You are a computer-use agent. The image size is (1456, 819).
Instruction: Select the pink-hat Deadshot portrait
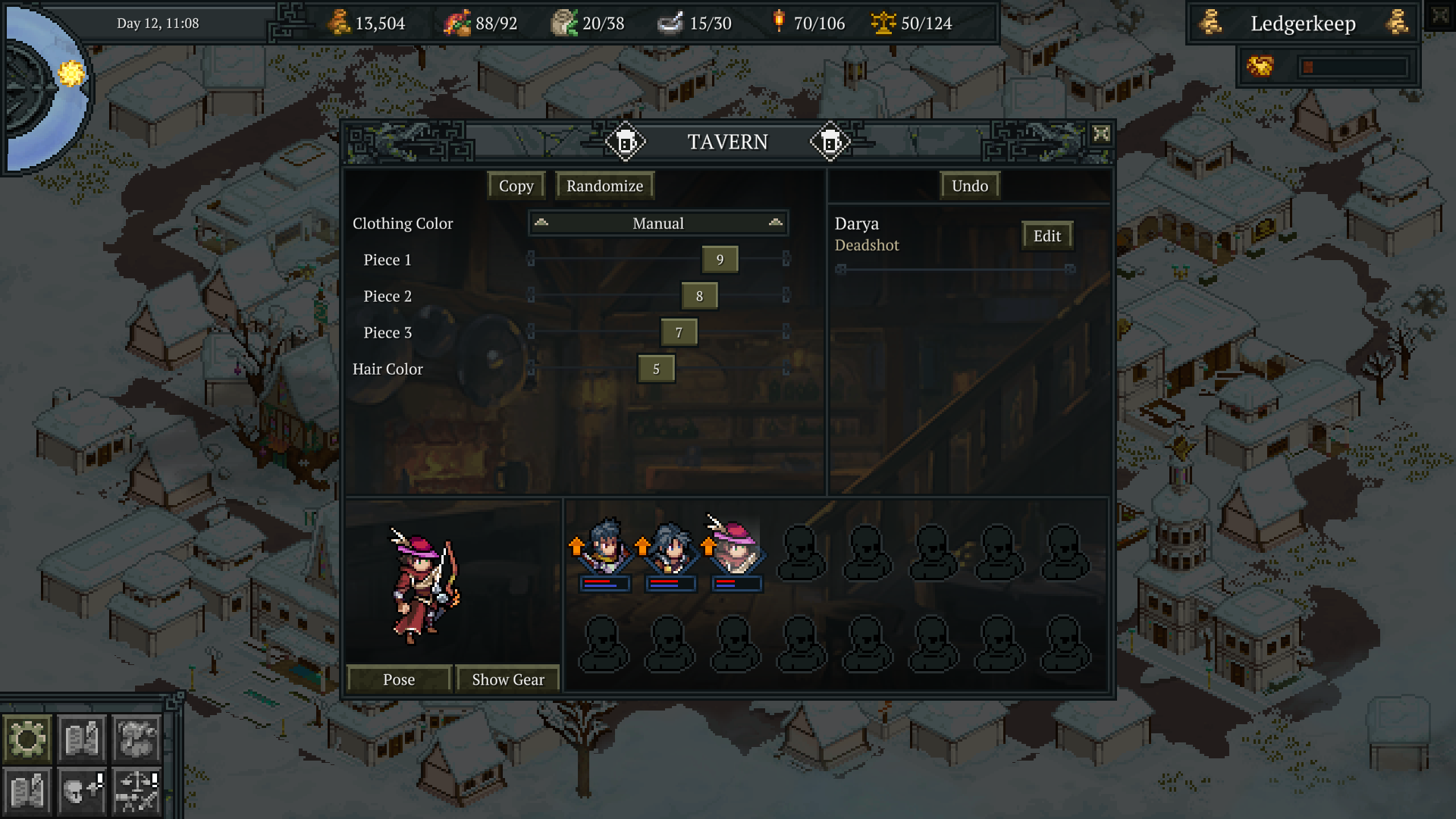coord(734,548)
